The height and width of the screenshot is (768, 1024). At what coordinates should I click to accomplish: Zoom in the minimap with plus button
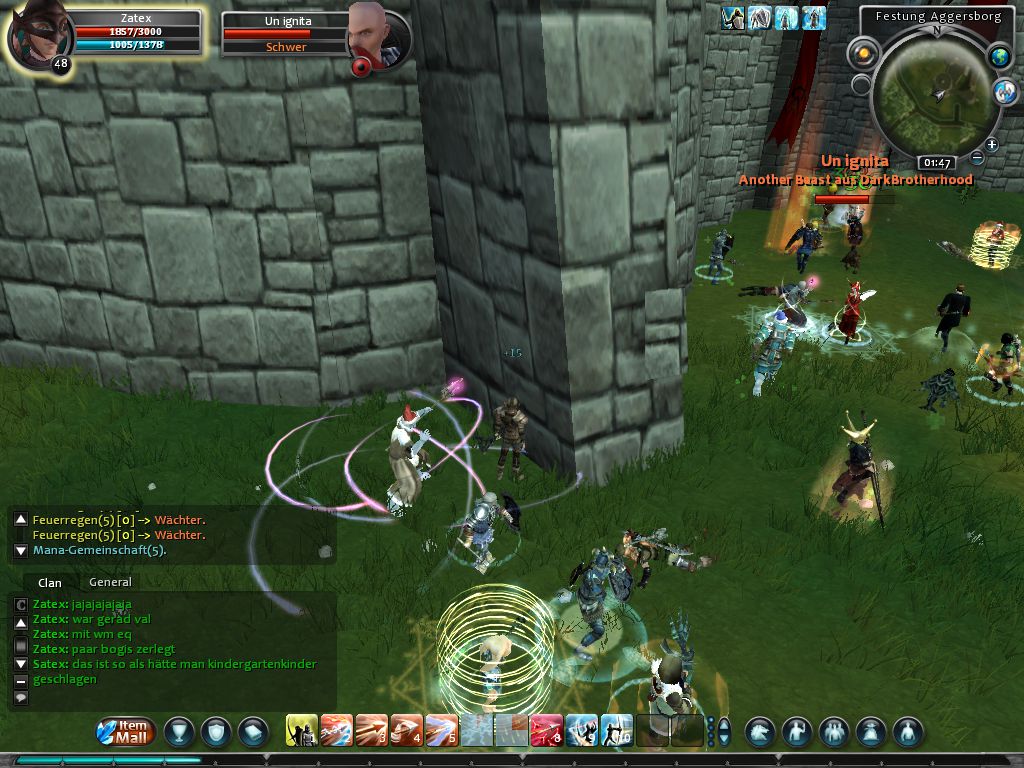pos(992,146)
